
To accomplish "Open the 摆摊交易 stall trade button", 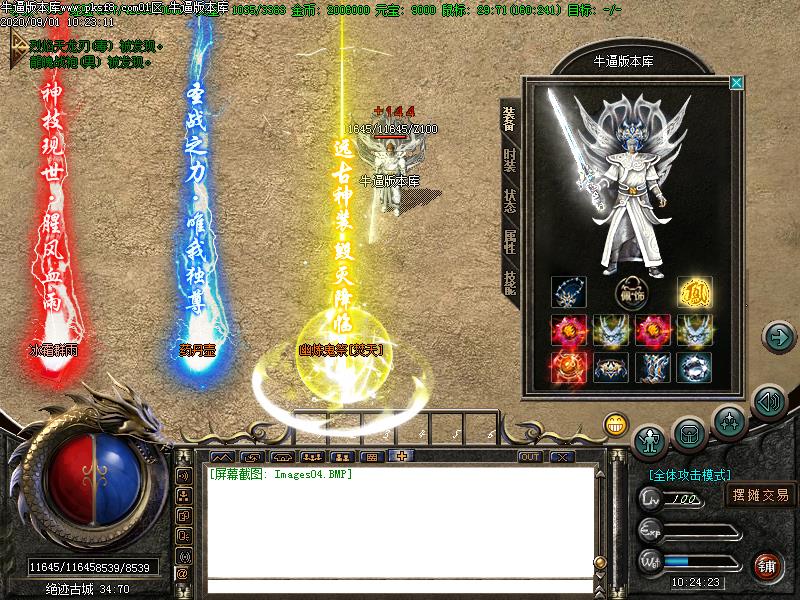I will point(760,495).
